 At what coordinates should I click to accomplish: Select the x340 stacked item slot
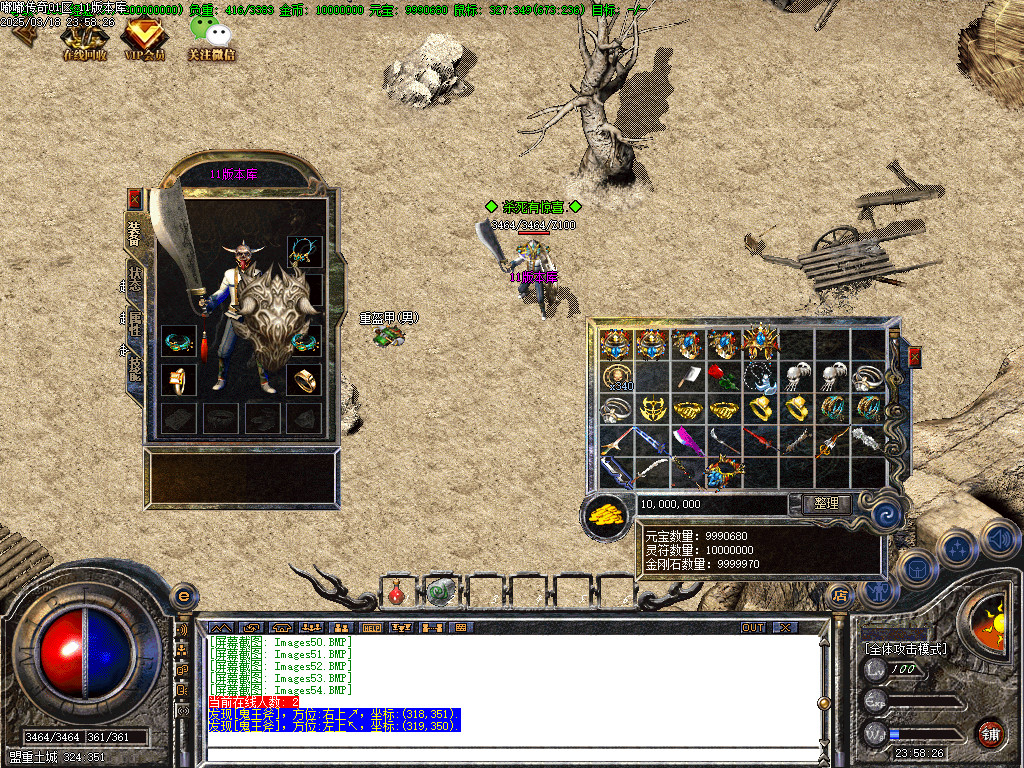616,377
